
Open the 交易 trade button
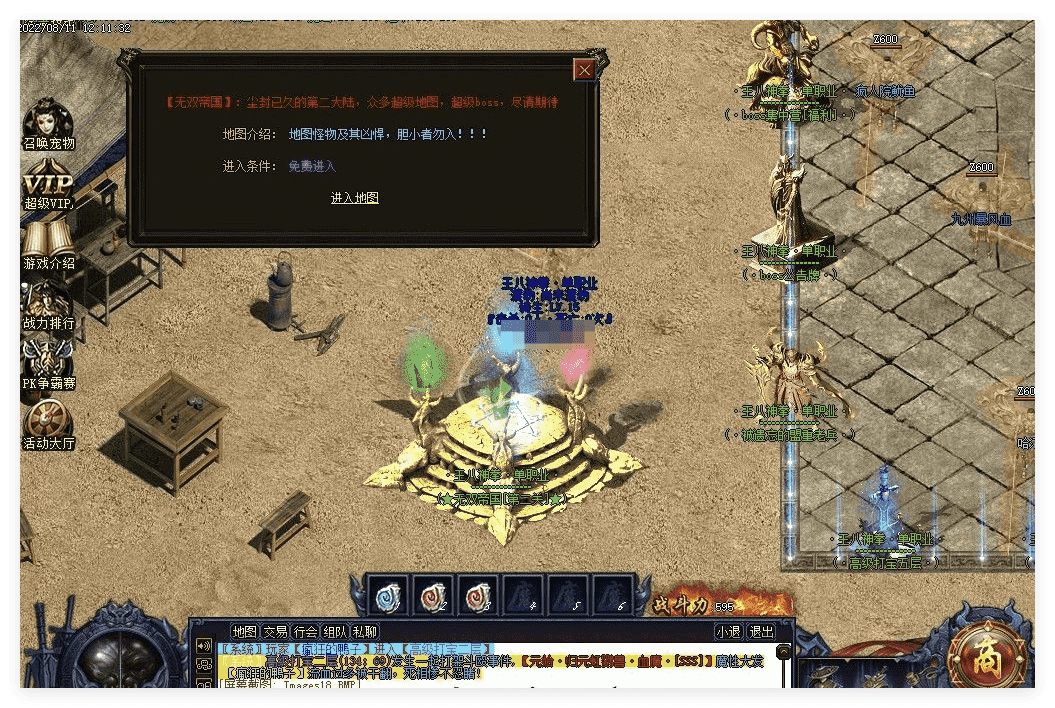[275, 632]
